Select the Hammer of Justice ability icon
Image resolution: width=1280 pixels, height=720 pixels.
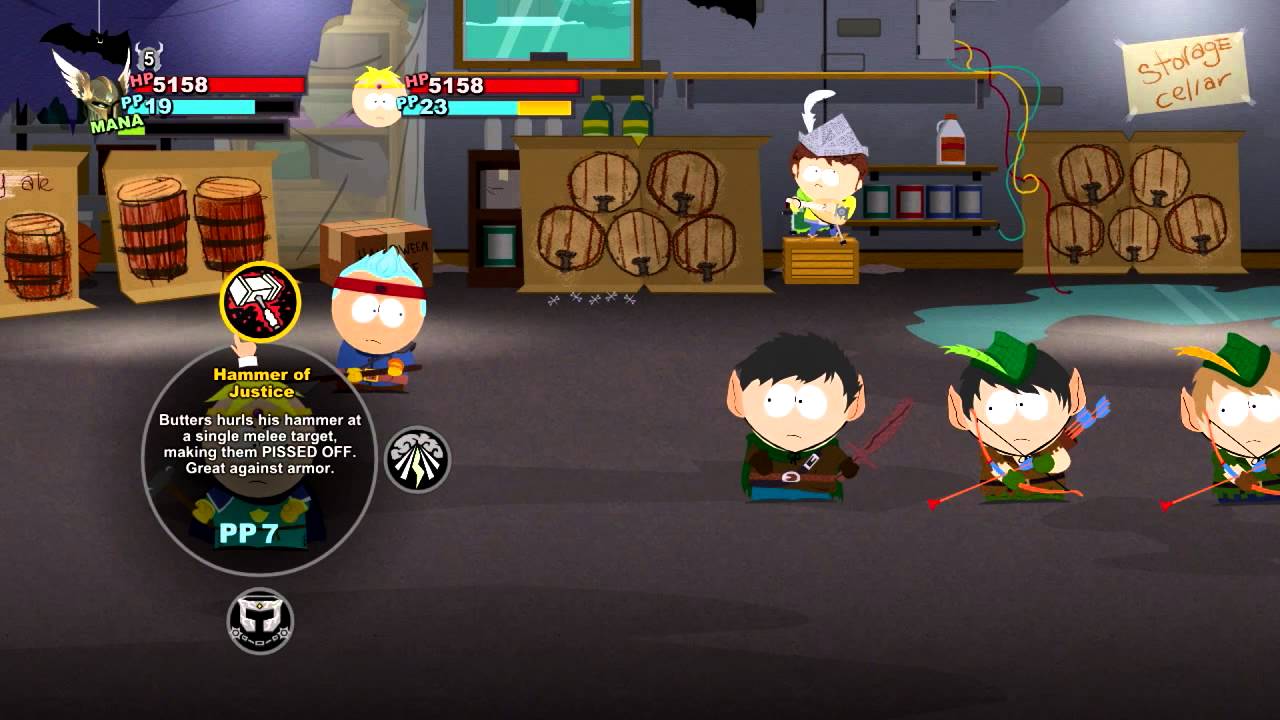(x=258, y=301)
